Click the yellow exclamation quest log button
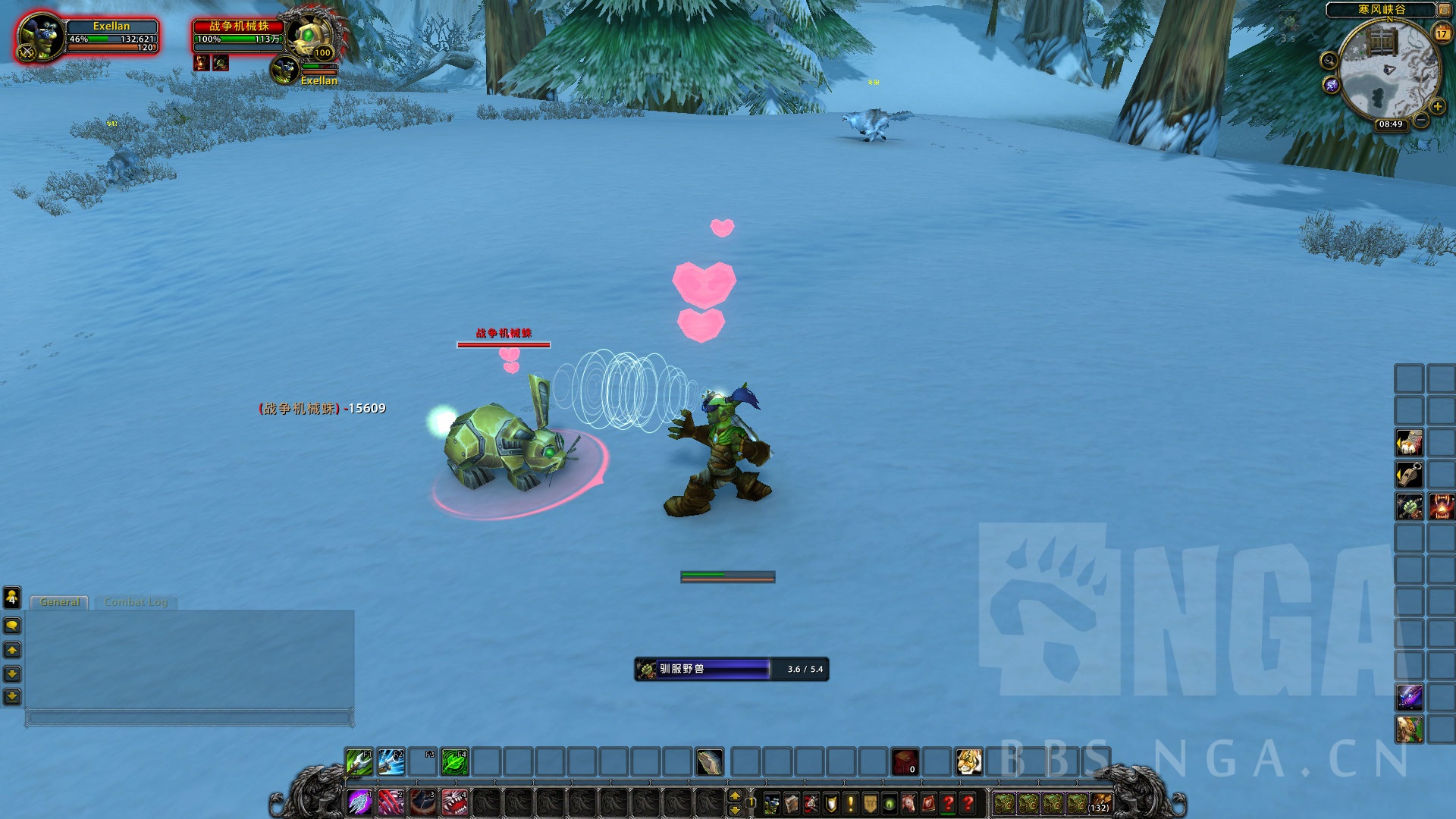 click(851, 803)
